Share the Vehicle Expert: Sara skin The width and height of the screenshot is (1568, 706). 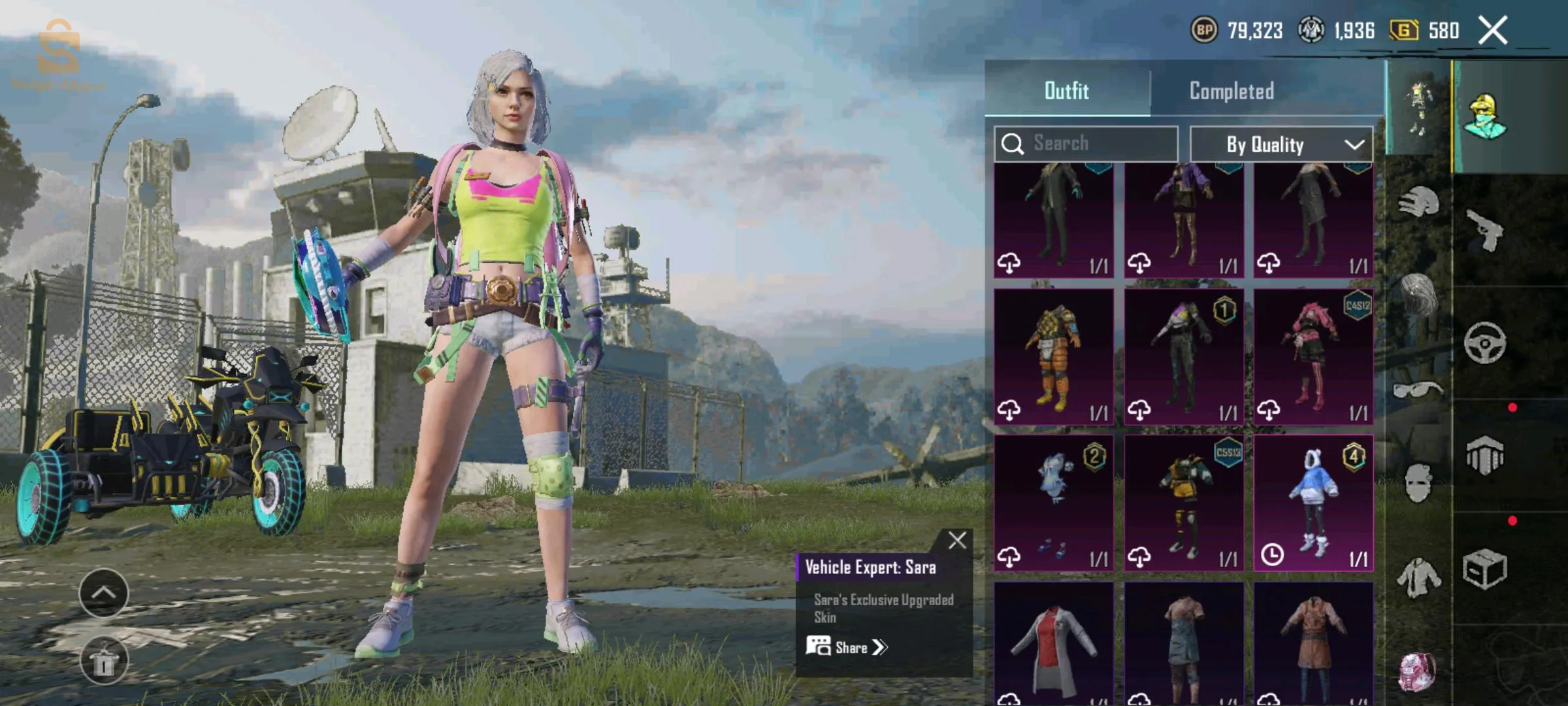(847, 647)
